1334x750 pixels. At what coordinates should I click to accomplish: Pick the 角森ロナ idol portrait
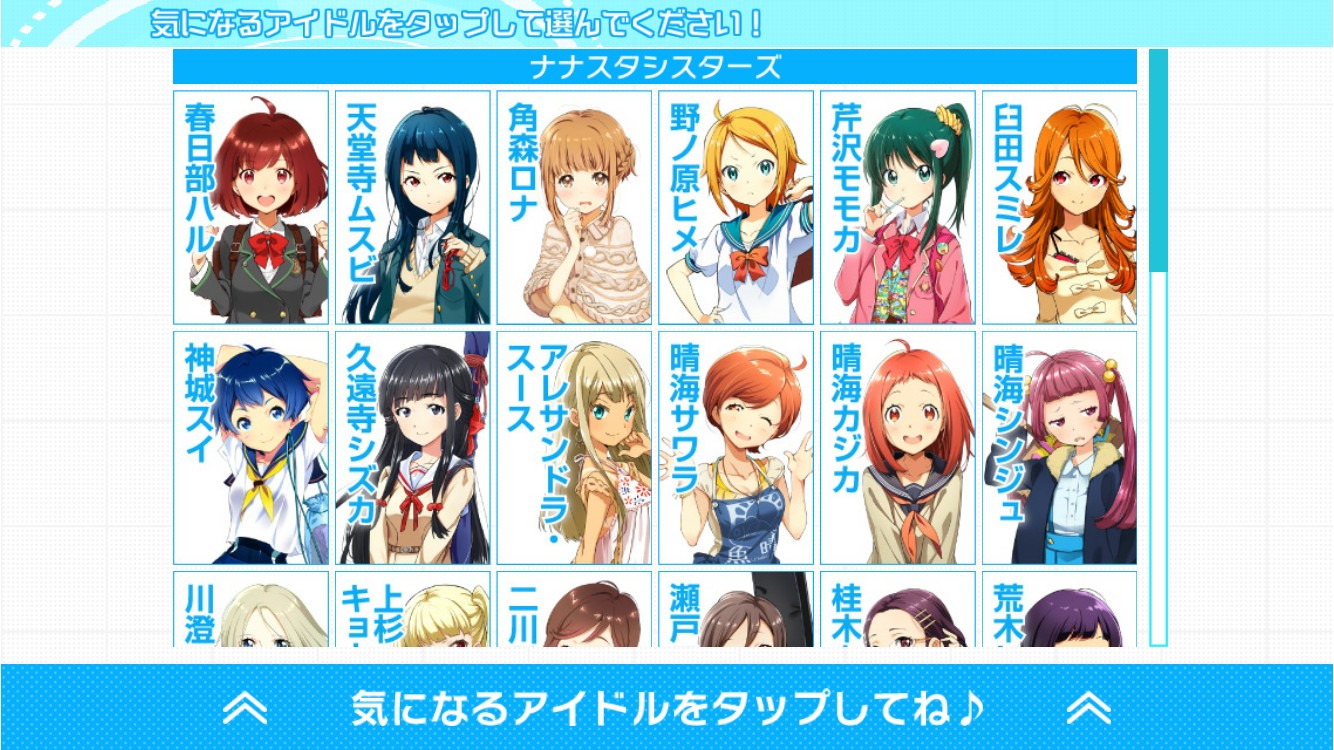tap(575, 208)
